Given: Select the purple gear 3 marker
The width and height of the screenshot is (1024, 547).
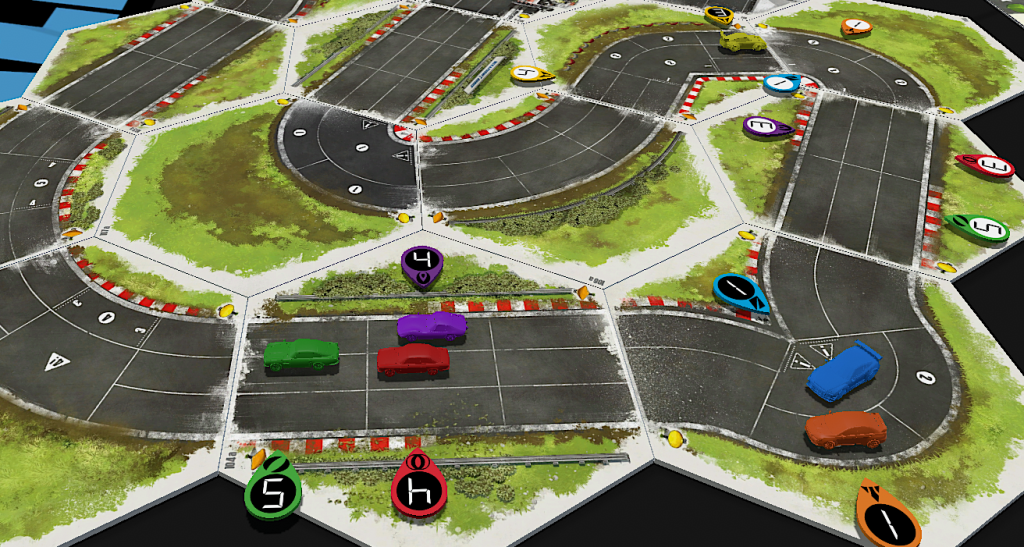Looking at the screenshot, I should pyautogui.click(x=765, y=127).
